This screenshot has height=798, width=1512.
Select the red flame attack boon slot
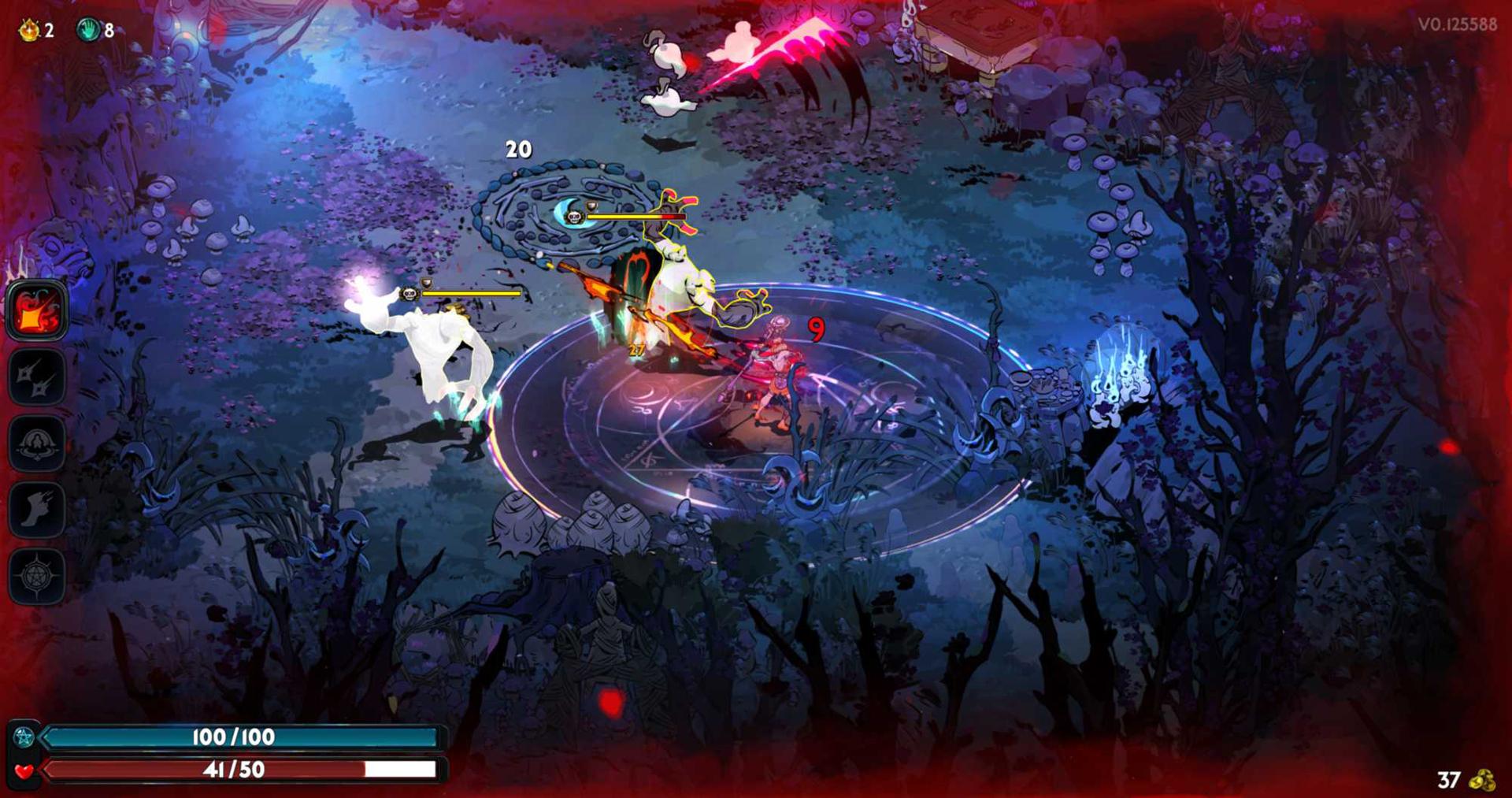click(36, 310)
